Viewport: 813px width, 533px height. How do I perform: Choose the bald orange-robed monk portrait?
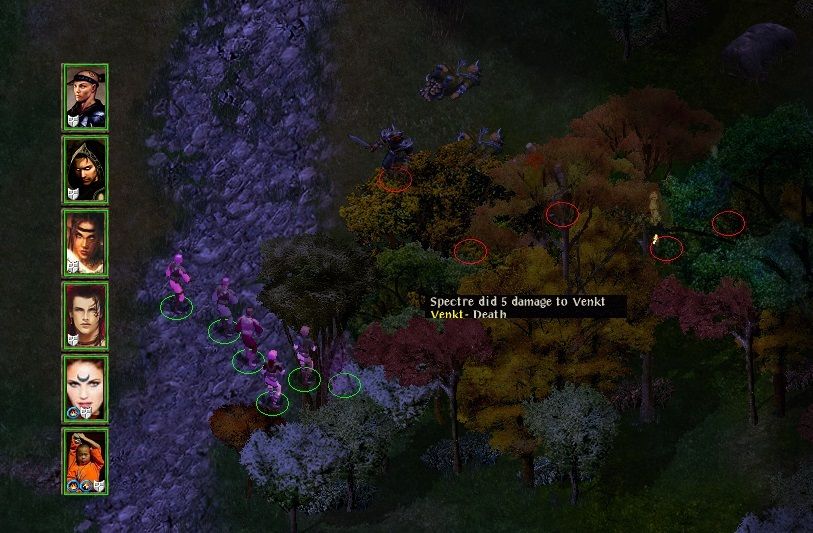[x=85, y=461]
